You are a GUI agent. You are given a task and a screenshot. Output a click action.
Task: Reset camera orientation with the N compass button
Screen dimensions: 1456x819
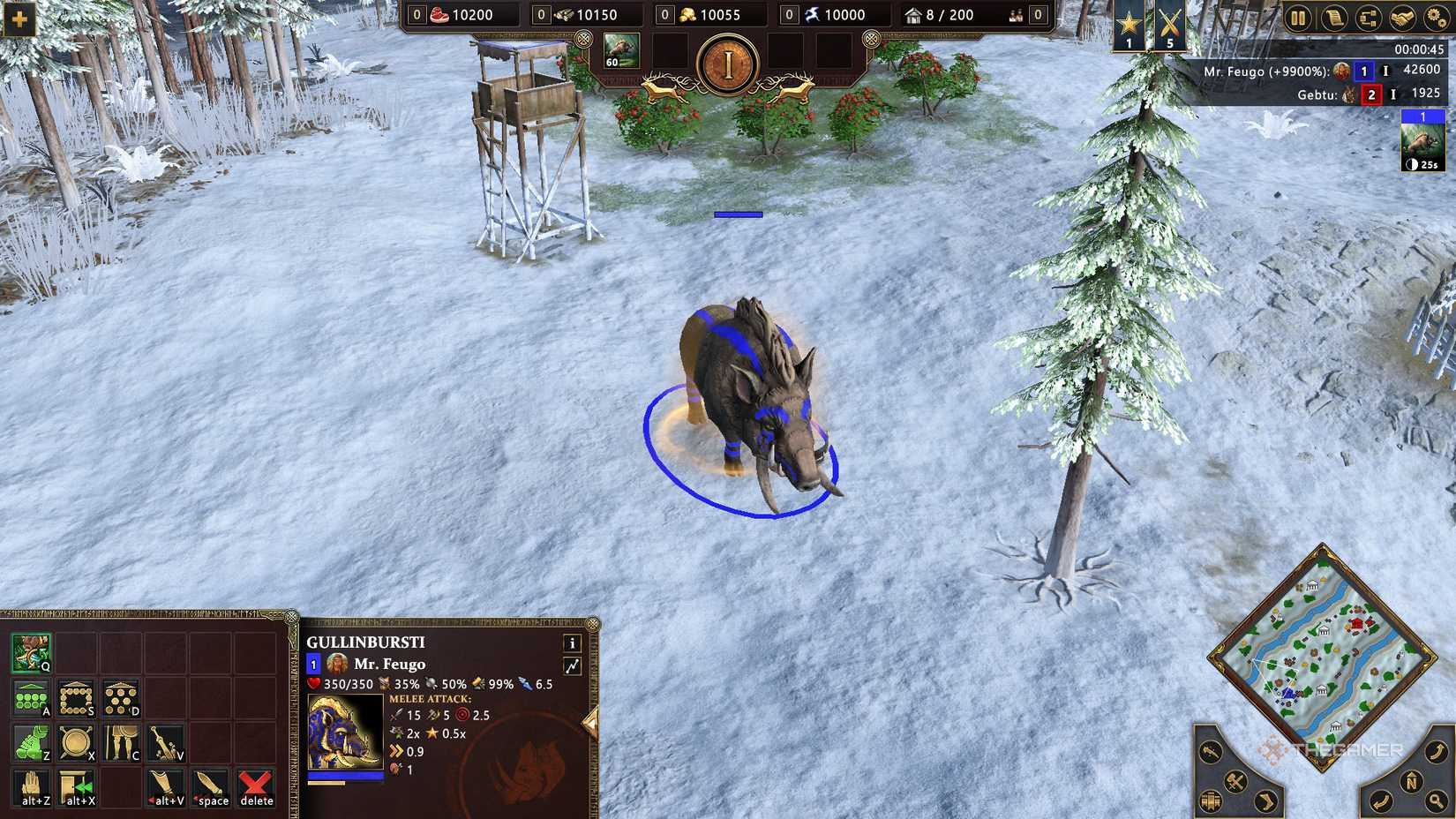pos(1412,780)
